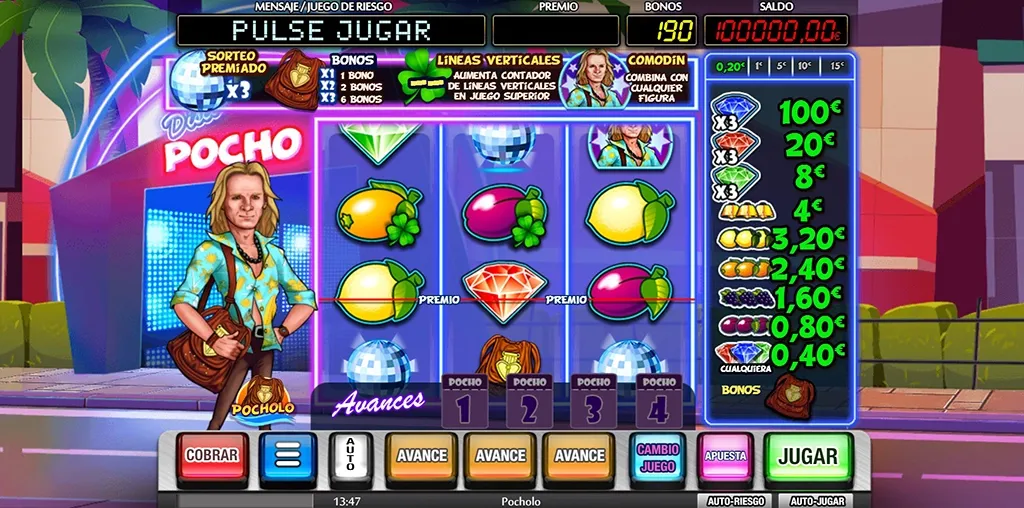Toggle the white AUTO button

pos(350,457)
